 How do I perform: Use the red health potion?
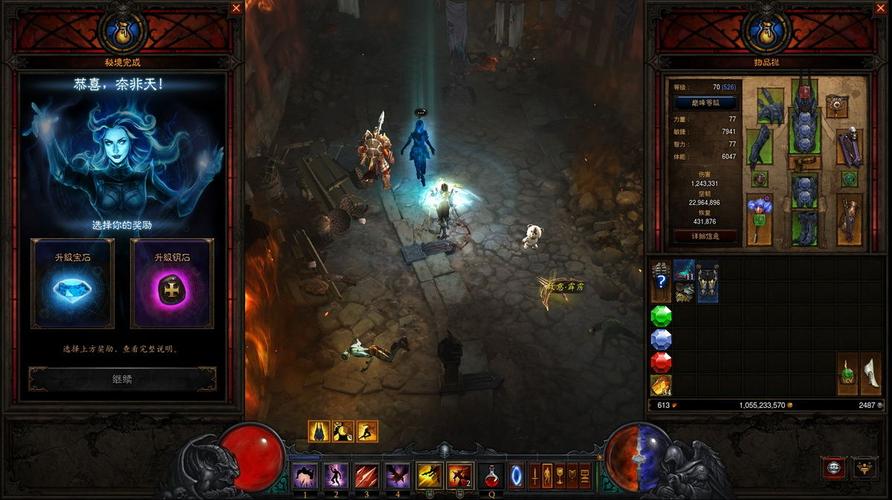491,474
